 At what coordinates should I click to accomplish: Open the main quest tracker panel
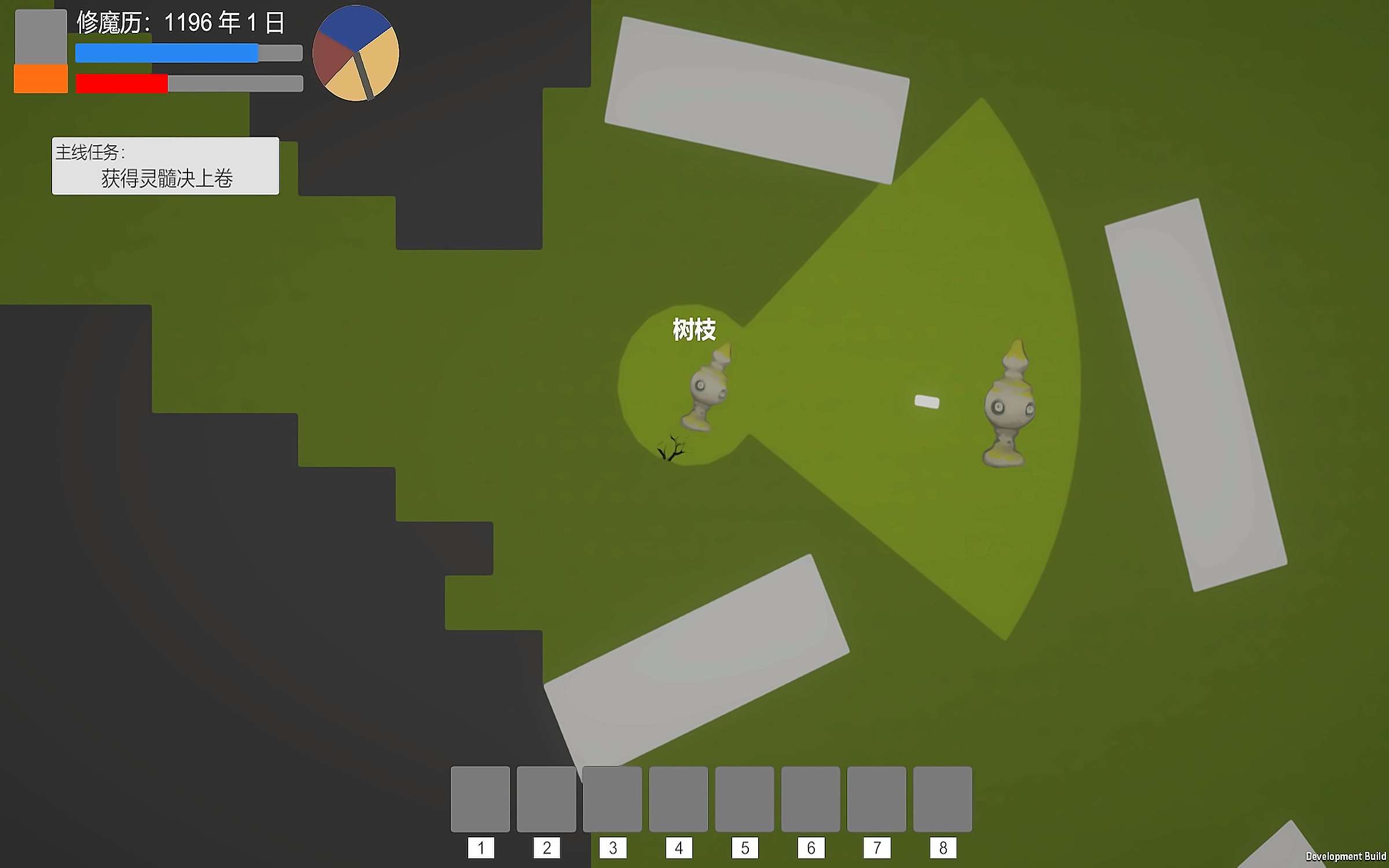click(166, 165)
